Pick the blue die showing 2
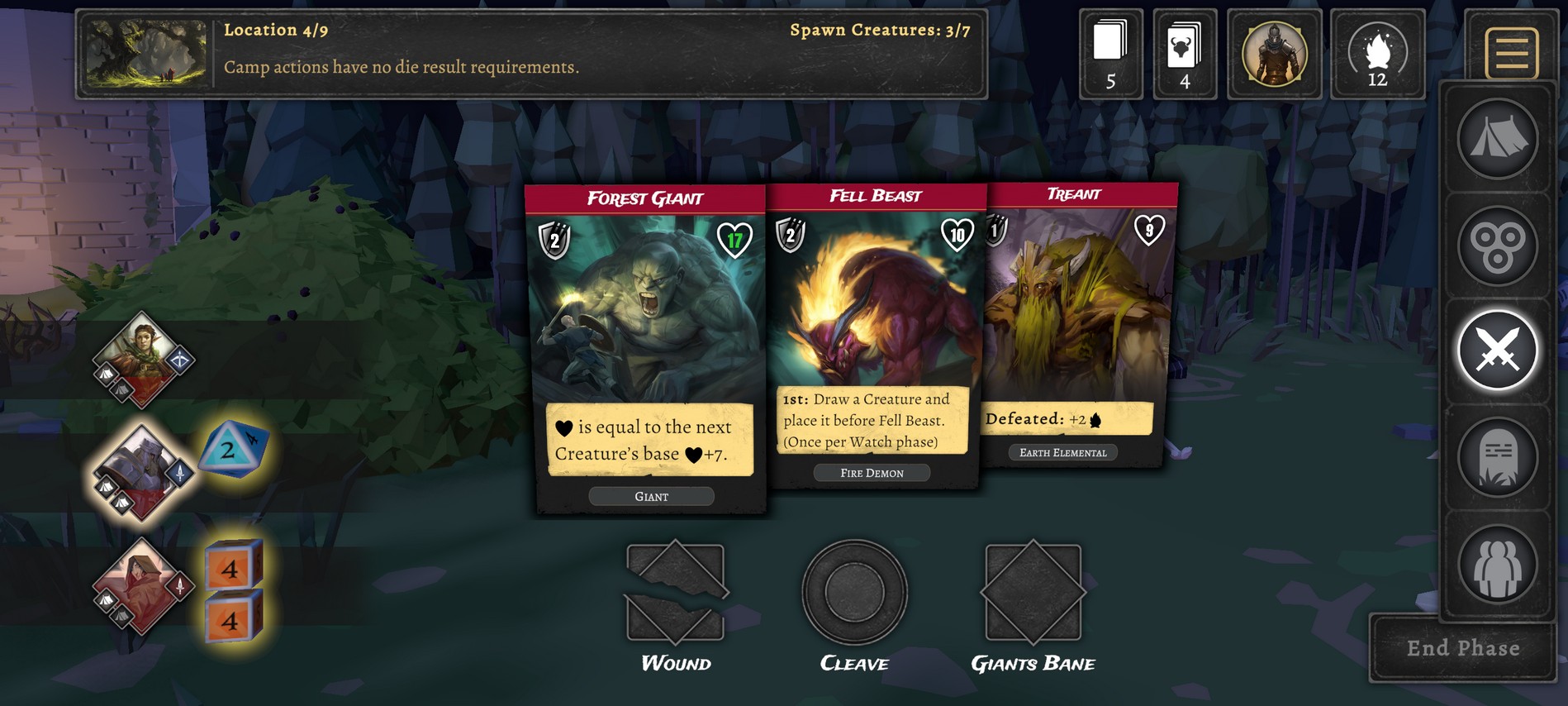Viewport: 1568px width, 706px height. click(232, 450)
